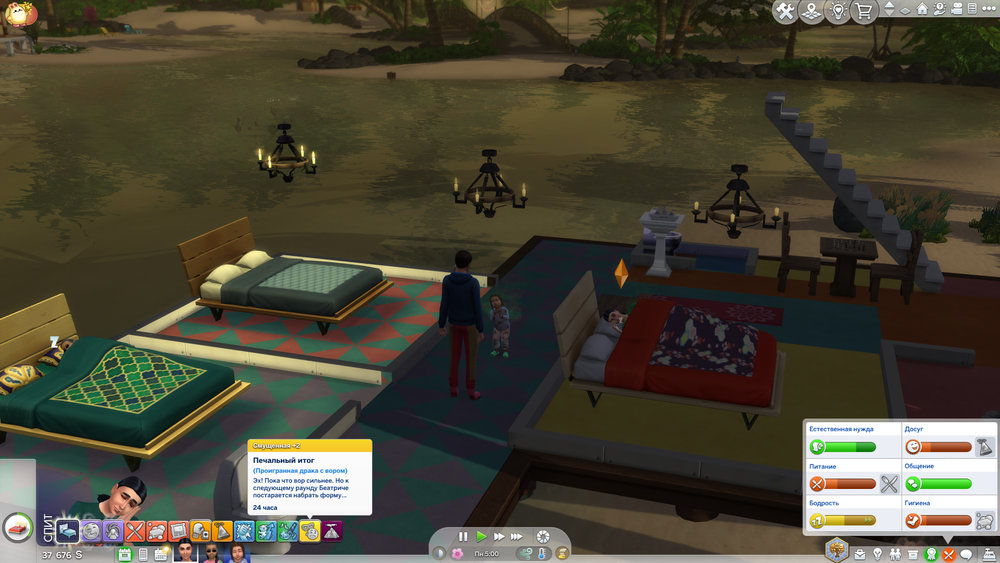
Task: Open the game options three-dots menu
Action: [x=985, y=10]
